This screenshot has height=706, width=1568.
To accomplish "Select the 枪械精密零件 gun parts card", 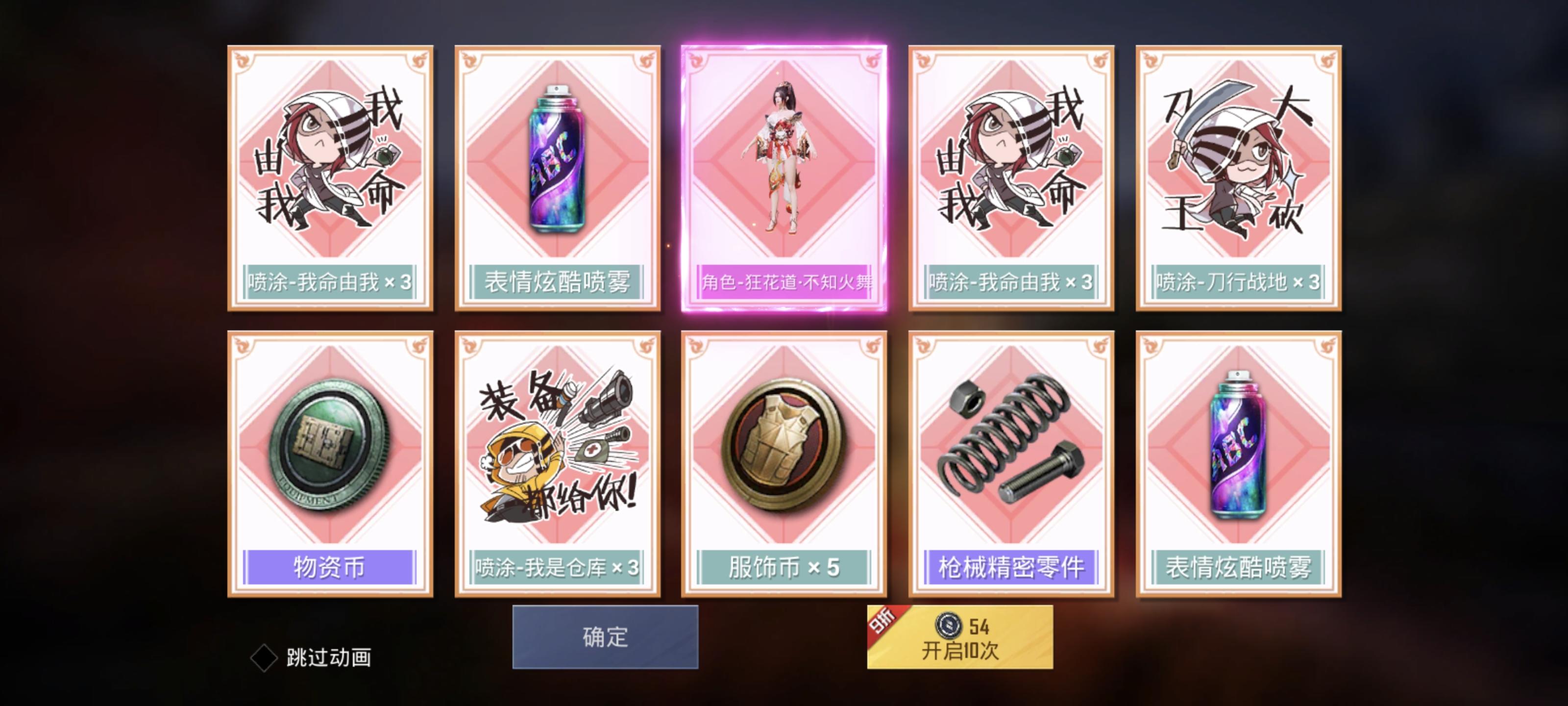I will click(1010, 463).
